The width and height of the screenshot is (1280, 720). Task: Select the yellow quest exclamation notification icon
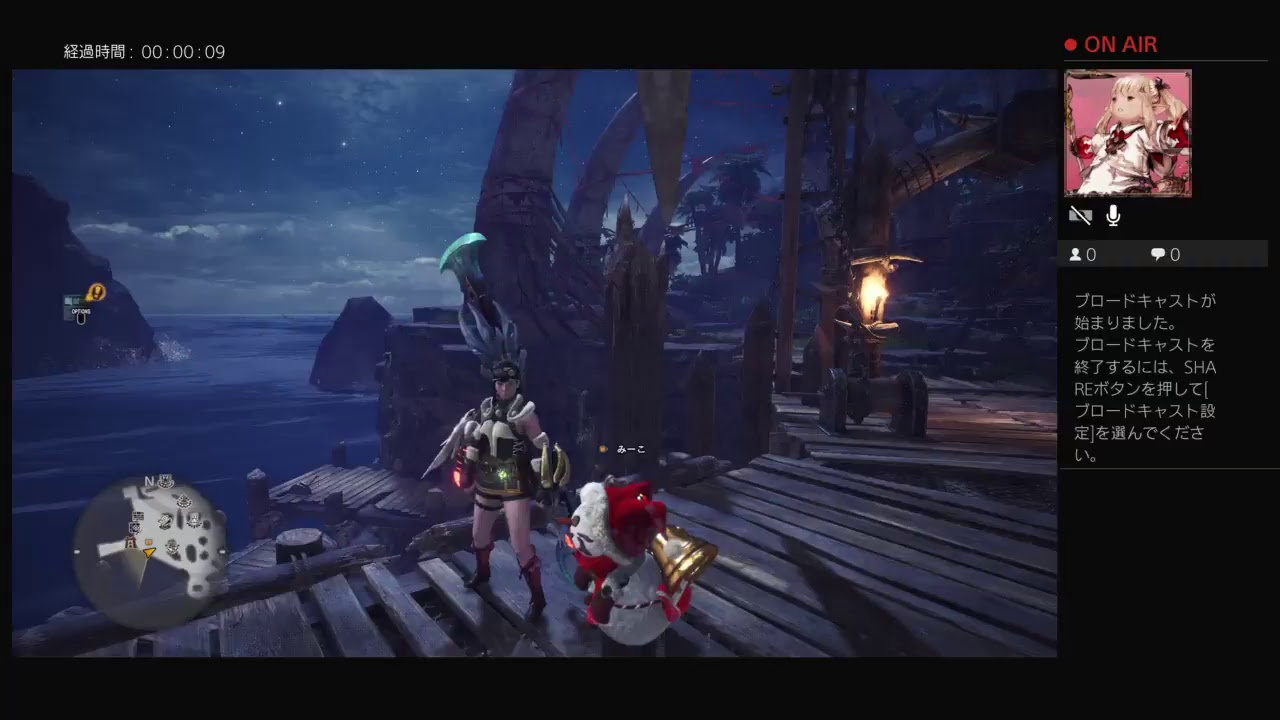click(96, 292)
